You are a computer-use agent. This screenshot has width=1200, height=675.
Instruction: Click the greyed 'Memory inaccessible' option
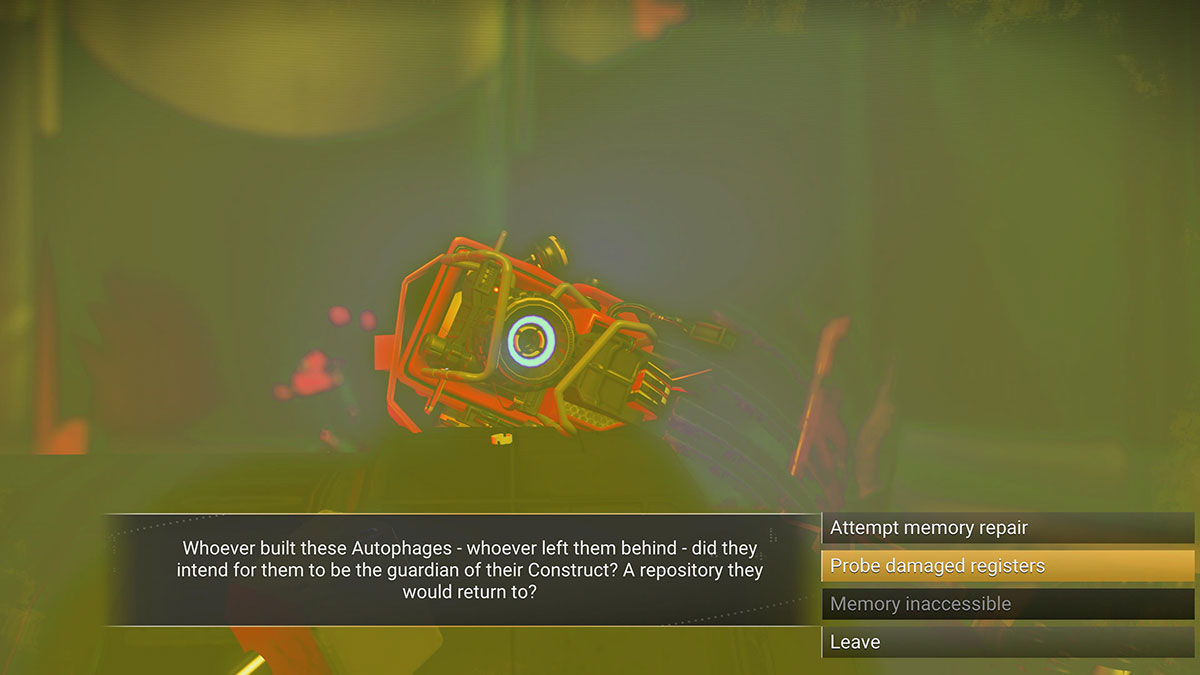click(x=1008, y=604)
